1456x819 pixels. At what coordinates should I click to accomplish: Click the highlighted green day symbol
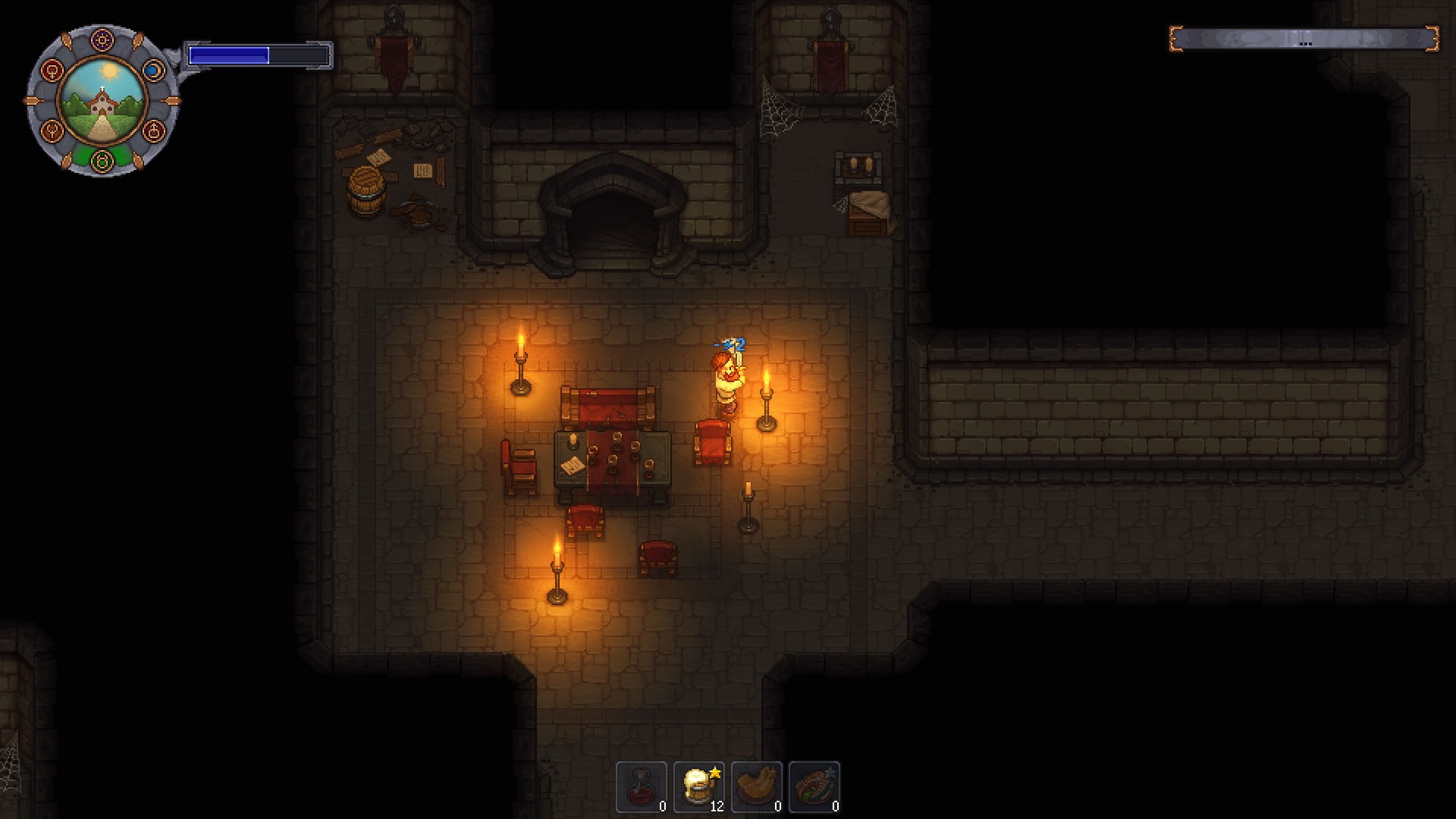click(x=102, y=160)
